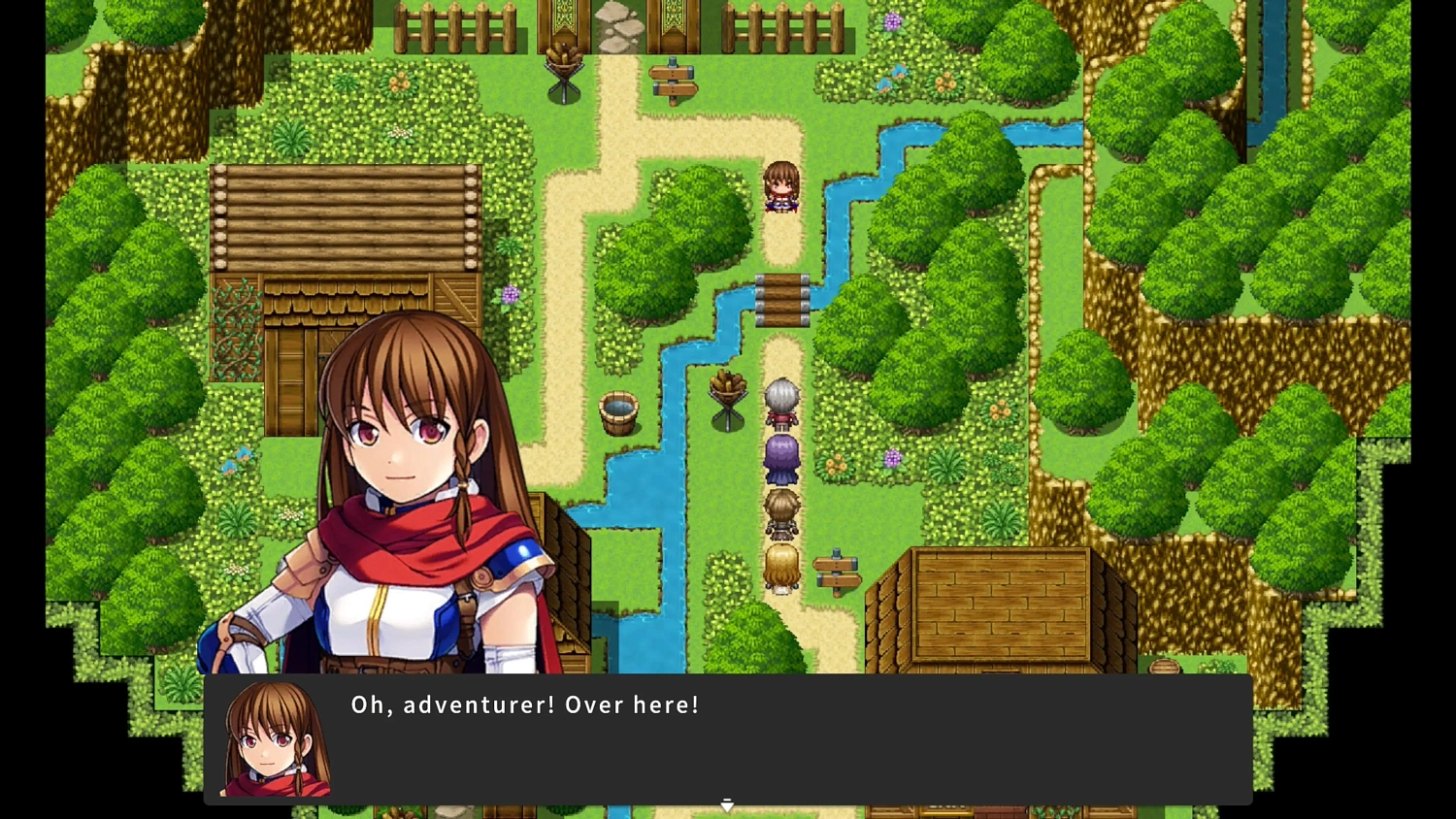Image resolution: width=1456 pixels, height=819 pixels.
Task: Select the wooden signpost by the fence
Action: (675, 82)
